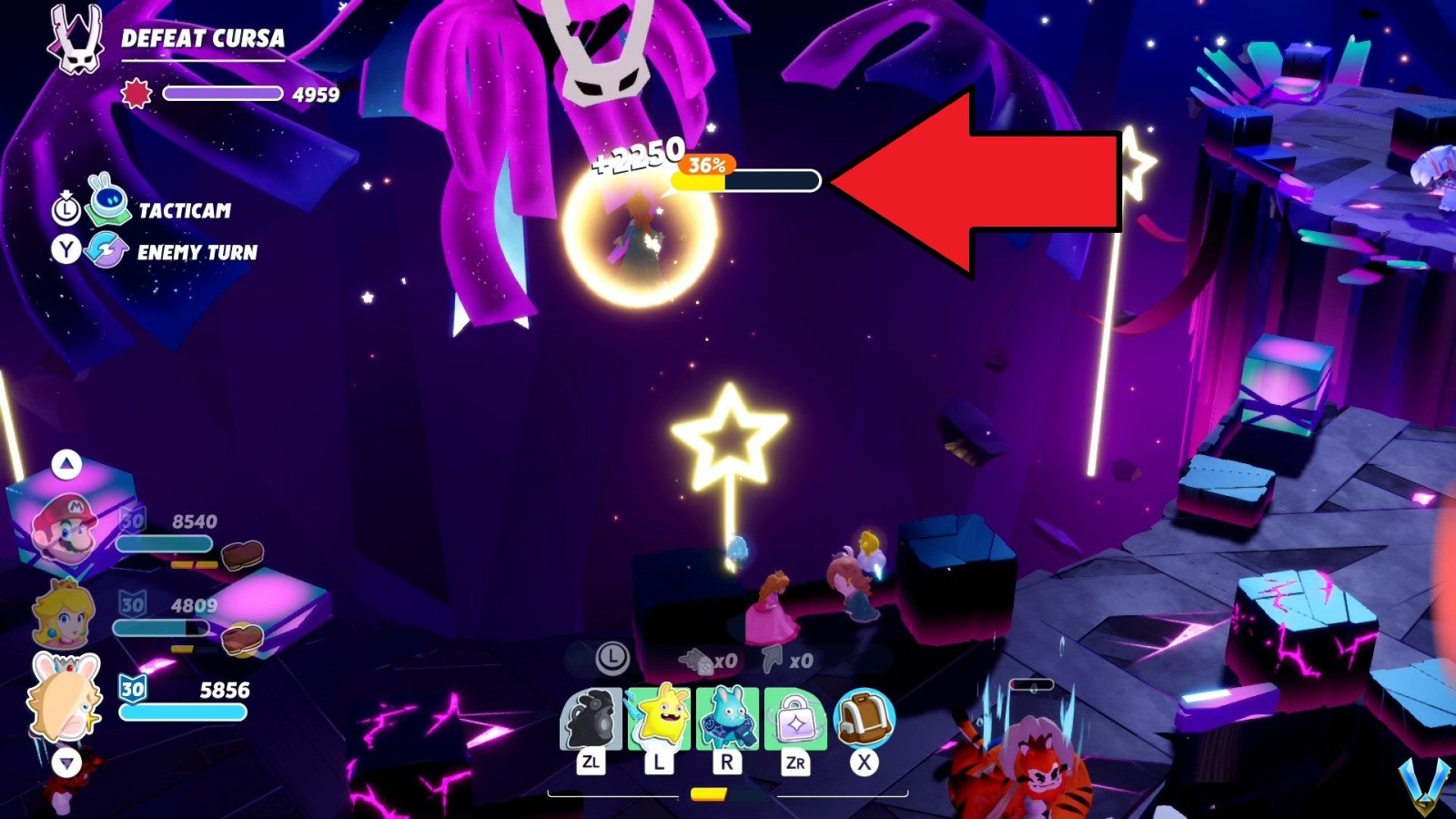Click Cursa's health bar showing 4959
Viewport: 1456px width, 819px height.
pos(223,93)
